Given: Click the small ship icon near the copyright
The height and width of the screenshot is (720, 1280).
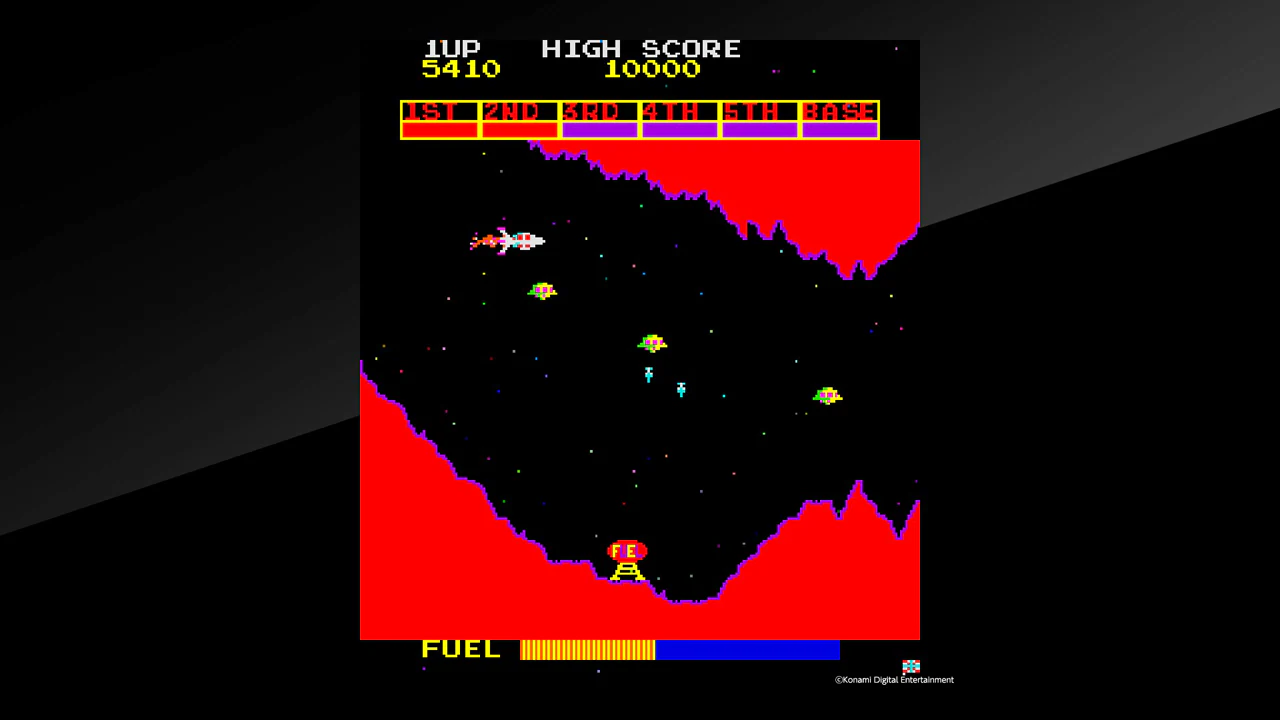Looking at the screenshot, I should [910, 666].
